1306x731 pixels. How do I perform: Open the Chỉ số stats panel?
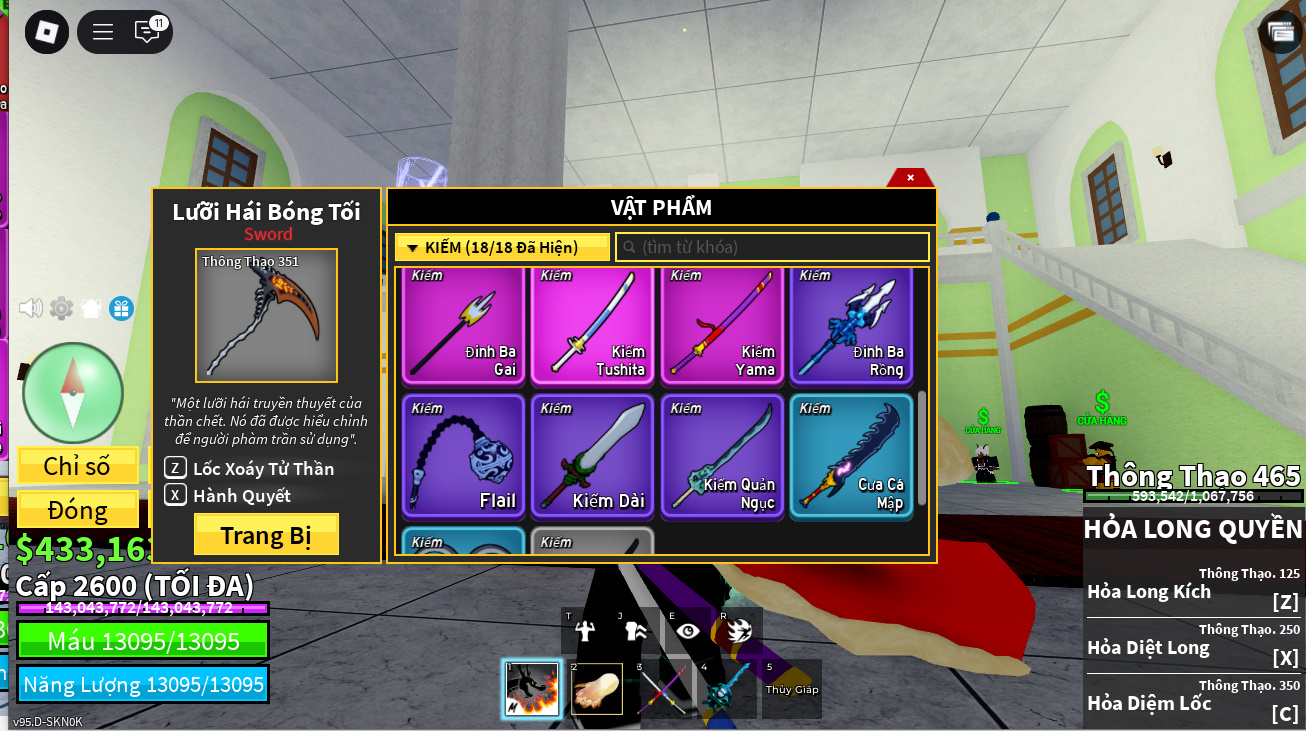[77, 465]
